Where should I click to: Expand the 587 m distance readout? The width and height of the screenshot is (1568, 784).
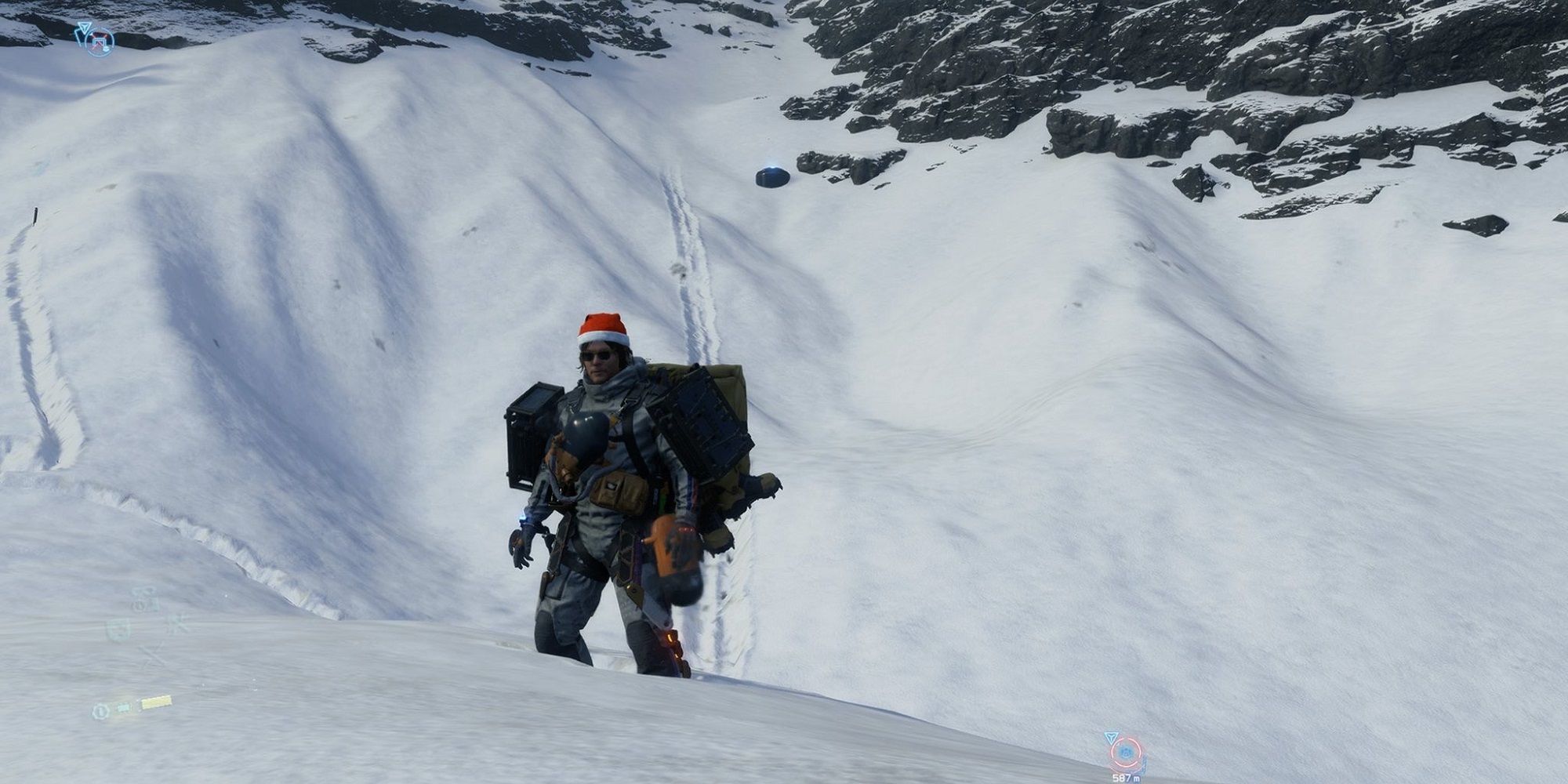tap(1126, 779)
